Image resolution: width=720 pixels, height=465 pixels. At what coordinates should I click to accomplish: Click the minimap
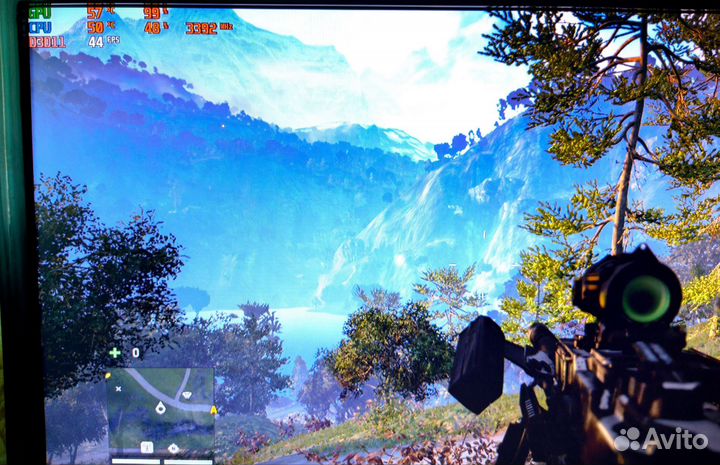[x=160, y=410]
